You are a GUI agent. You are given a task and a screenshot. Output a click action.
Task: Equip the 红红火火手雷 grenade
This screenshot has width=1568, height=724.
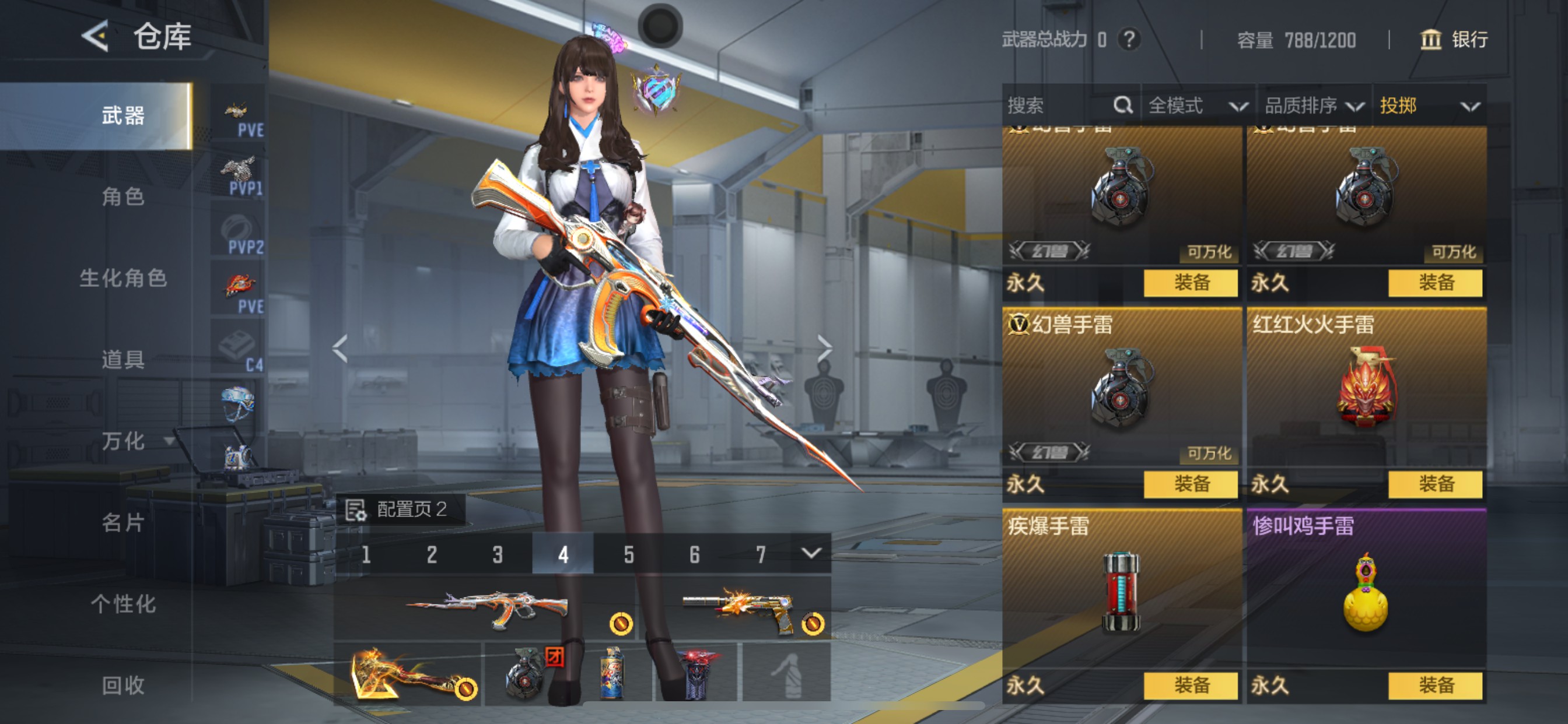1436,484
